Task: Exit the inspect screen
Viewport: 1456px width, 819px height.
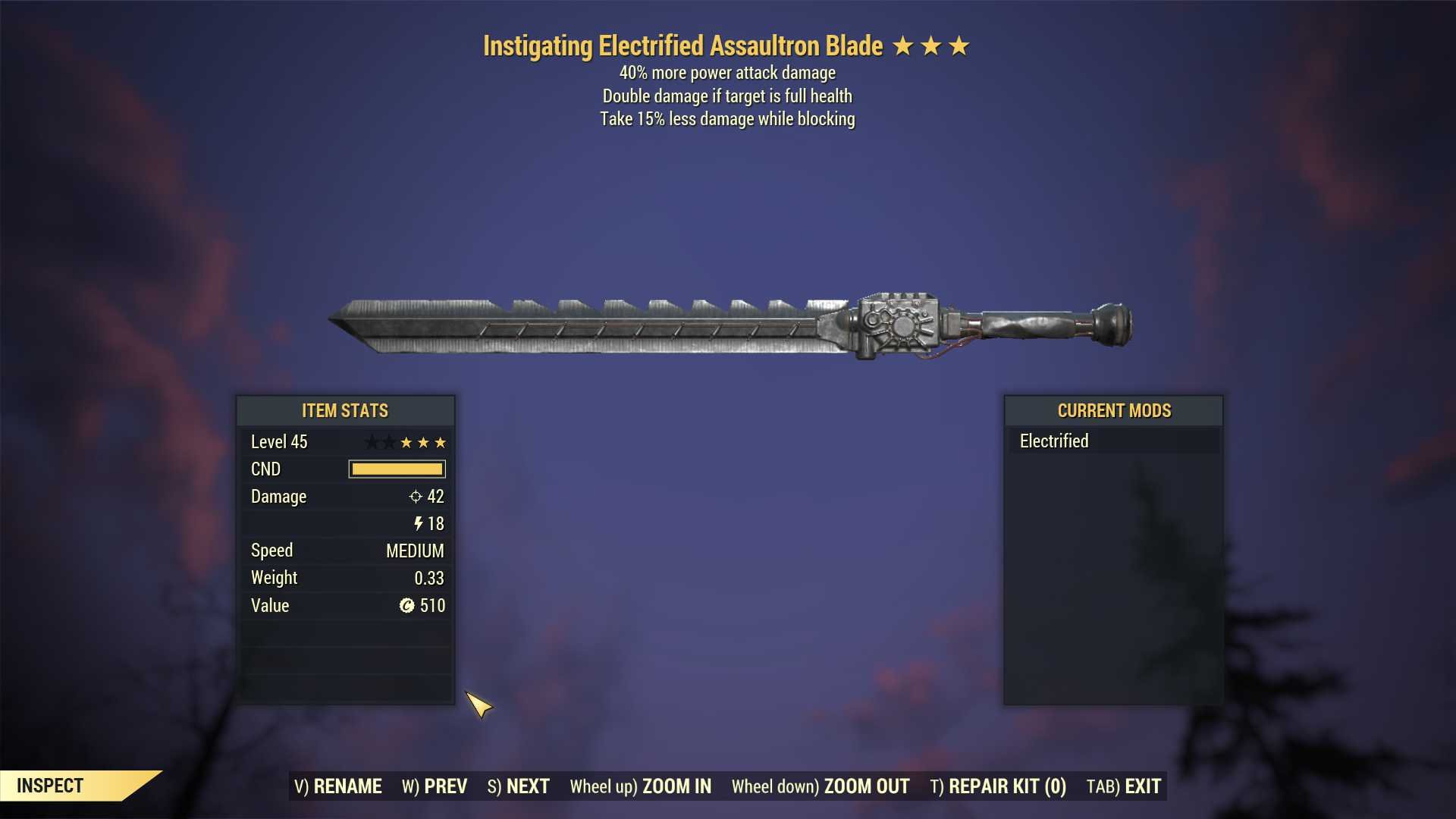Action: 1124,786
